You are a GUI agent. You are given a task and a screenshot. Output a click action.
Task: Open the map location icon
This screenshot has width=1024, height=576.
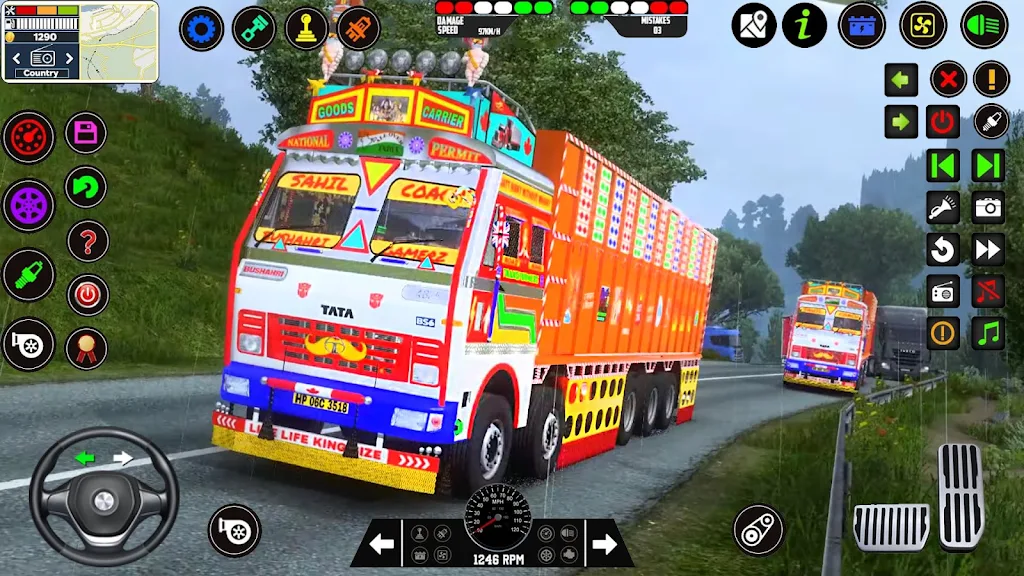click(753, 25)
